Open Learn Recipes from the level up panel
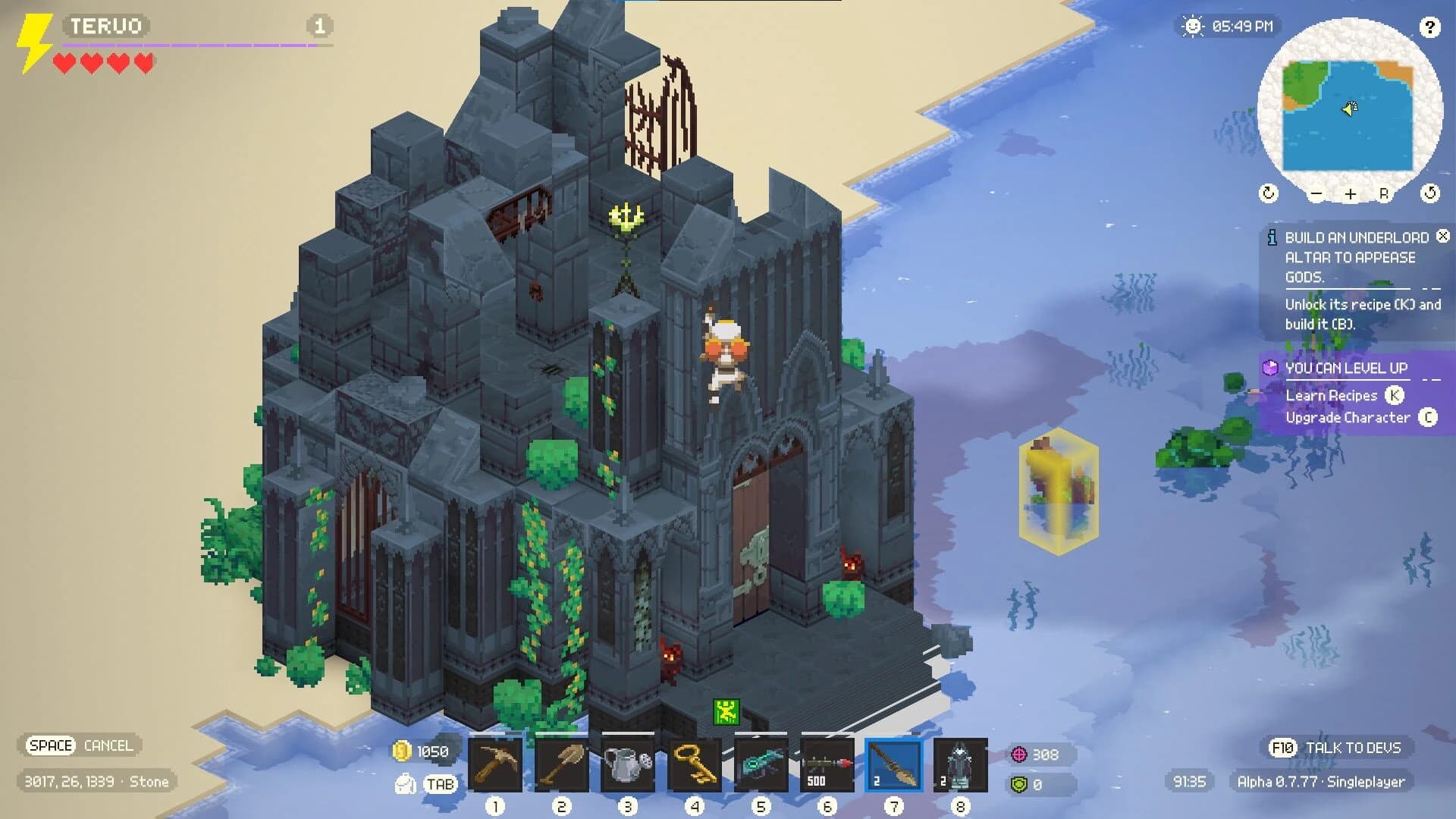Viewport: 1456px width, 819px height. [x=1331, y=395]
